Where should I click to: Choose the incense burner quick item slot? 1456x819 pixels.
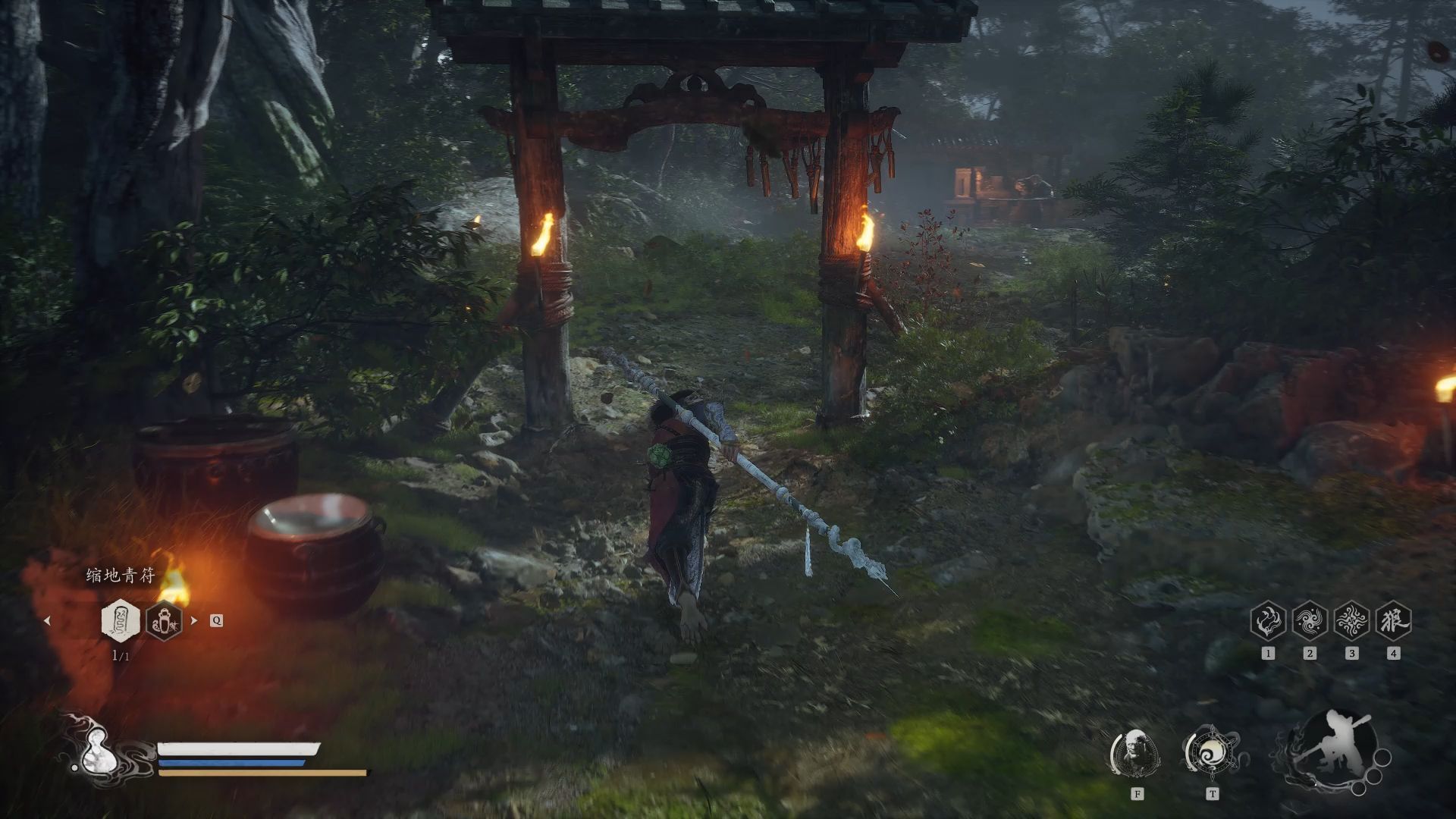click(164, 620)
